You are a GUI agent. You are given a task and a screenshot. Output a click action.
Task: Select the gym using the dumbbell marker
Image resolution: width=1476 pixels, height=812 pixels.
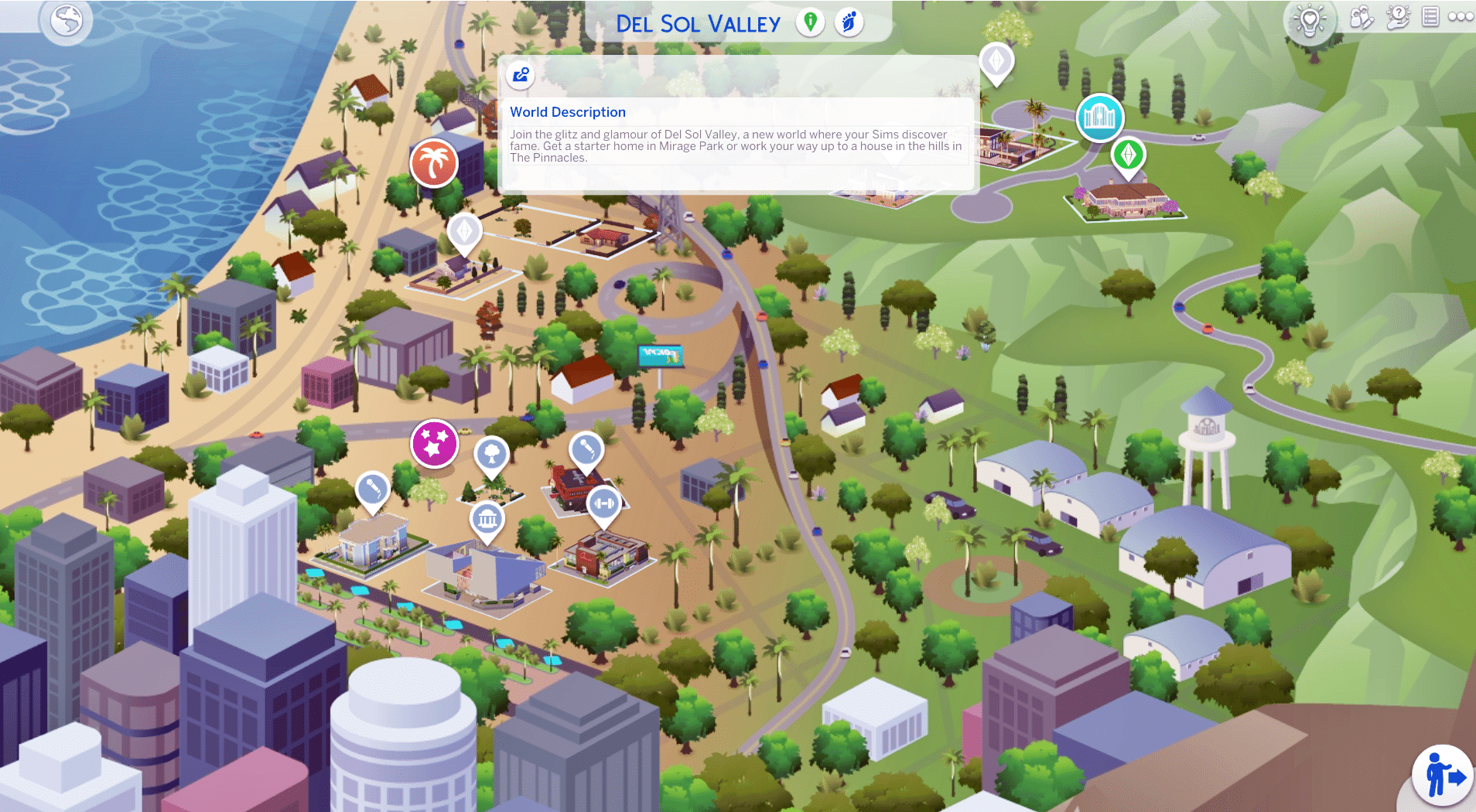click(x=606, y=504)
